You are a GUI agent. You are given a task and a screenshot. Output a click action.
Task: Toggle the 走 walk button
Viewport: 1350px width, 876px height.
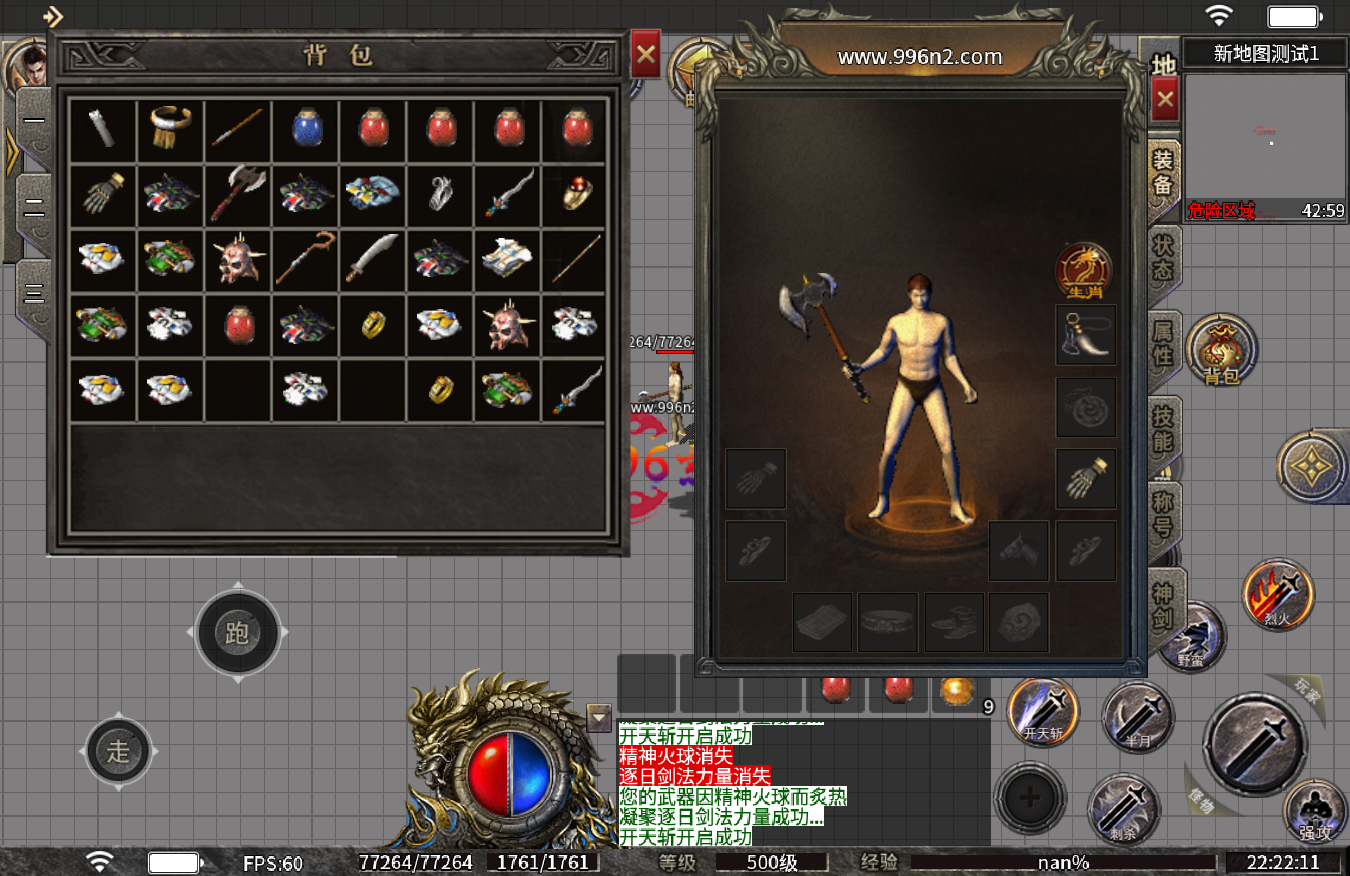pyautogui.click(x=119, y=750)
